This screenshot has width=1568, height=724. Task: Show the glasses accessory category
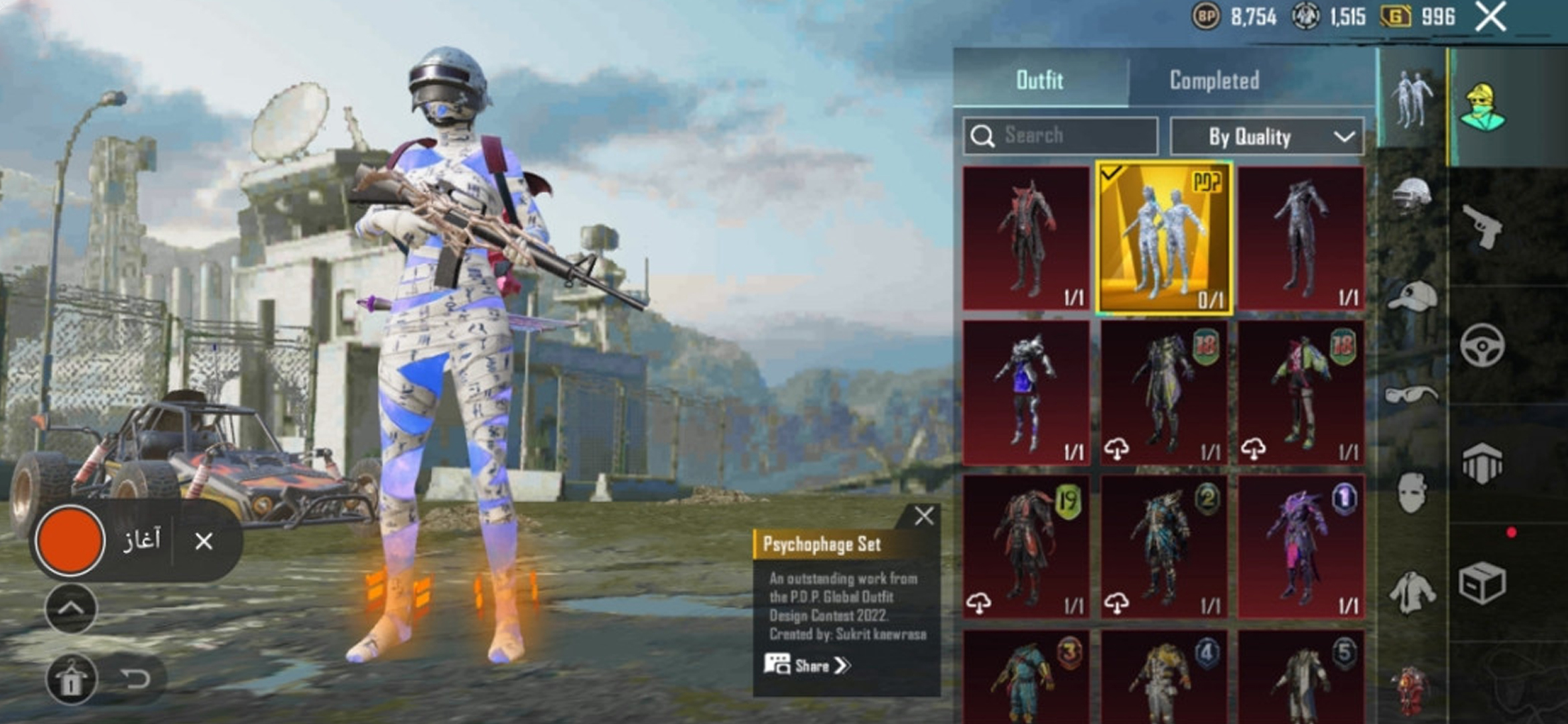coord(1411,394)
